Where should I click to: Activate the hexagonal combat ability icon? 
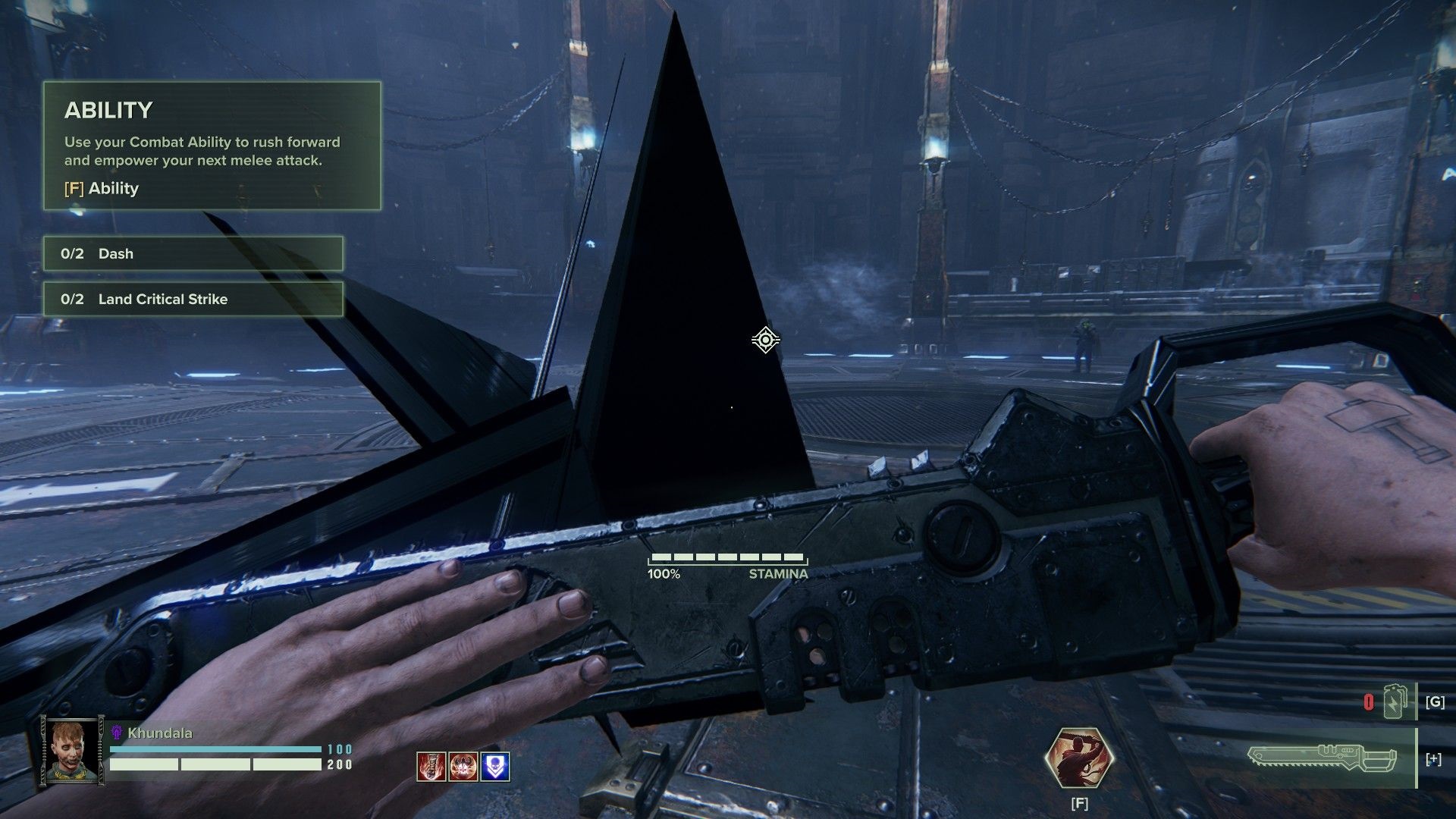pos(1079,758)
